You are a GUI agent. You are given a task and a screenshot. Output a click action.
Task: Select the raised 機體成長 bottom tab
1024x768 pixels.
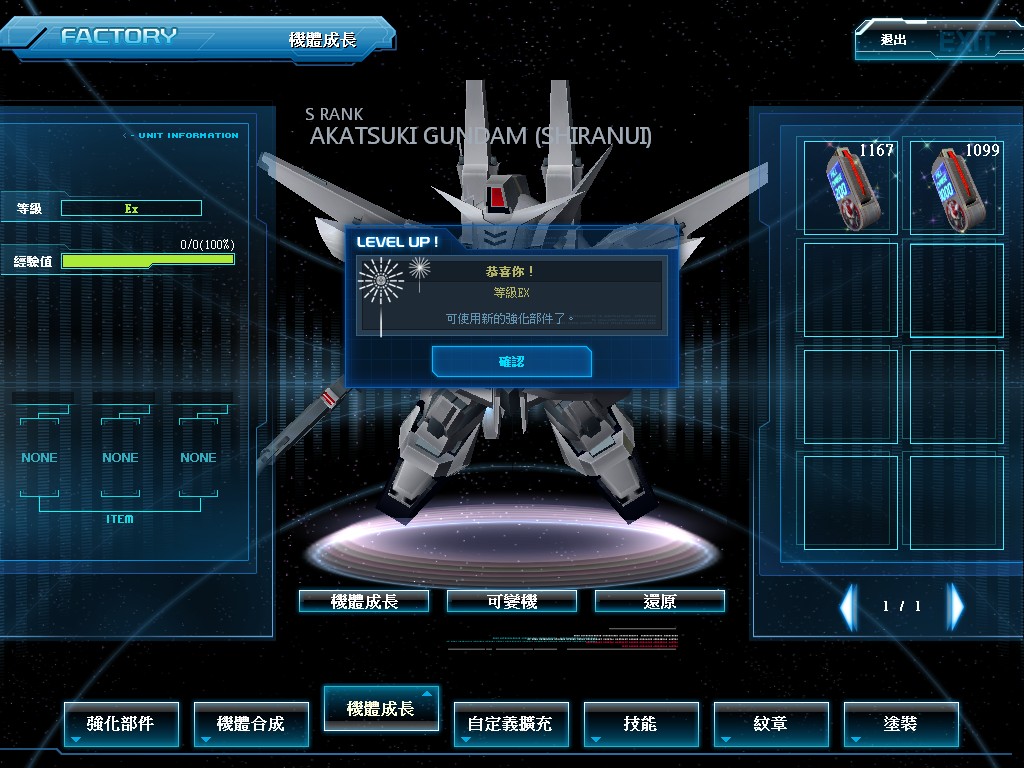(381, 708)
